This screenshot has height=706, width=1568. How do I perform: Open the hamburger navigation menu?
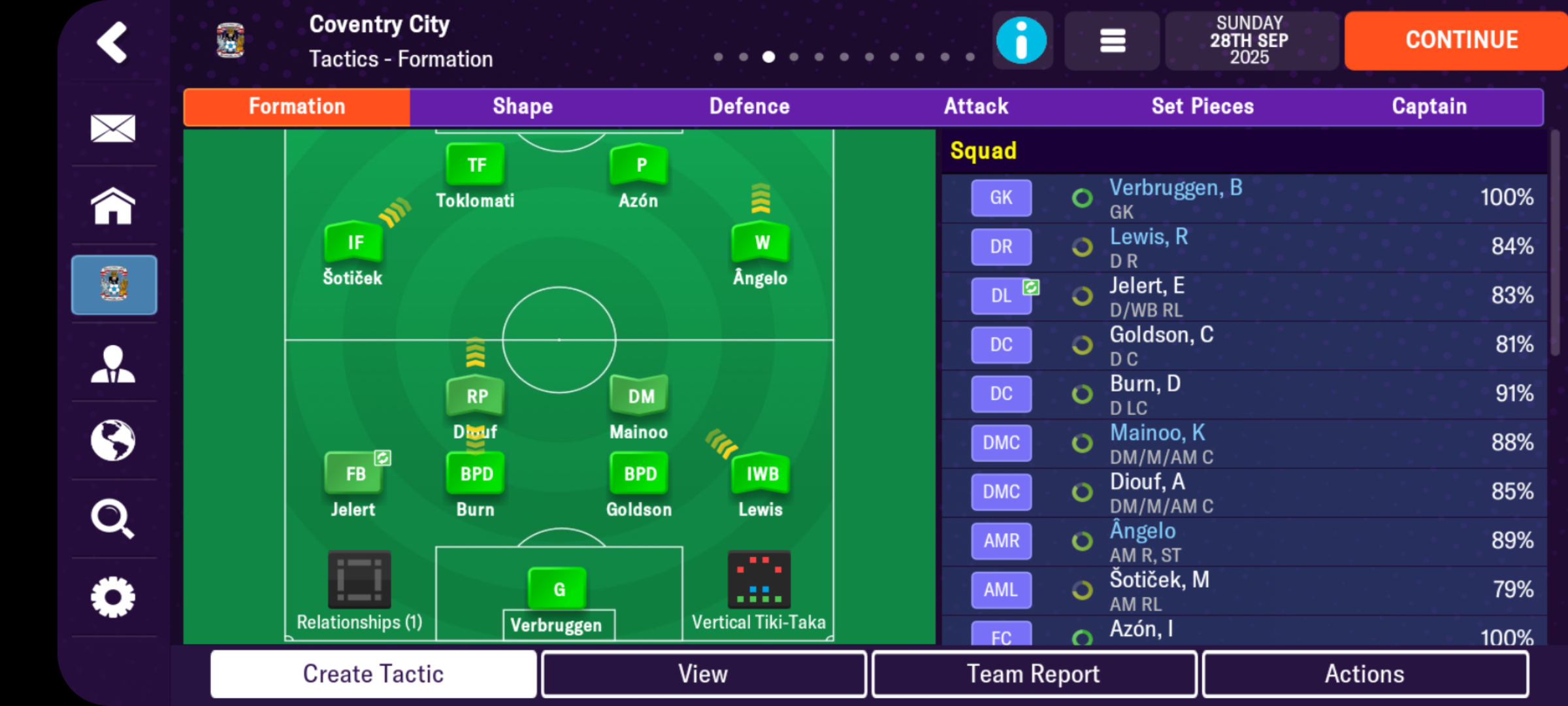tap(1111, 41)
